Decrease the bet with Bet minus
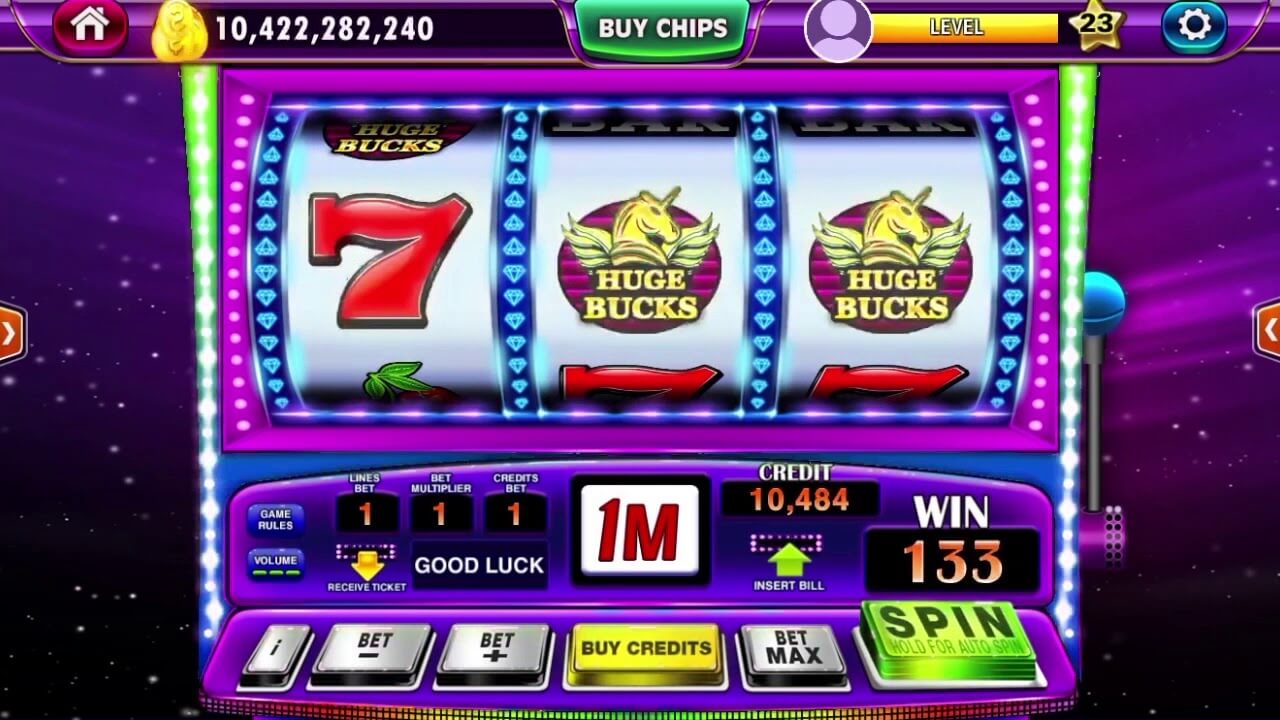 [x=372, y=651]
